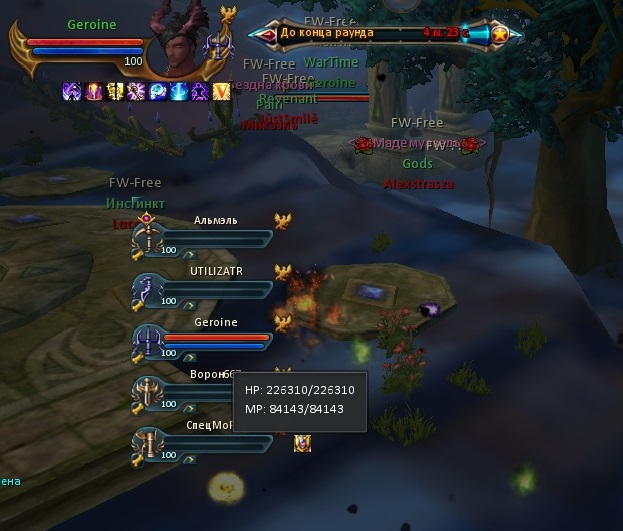Screen dimensions: 623x531
Task: Click the red gem on the round timer
Action: point(269,34)
